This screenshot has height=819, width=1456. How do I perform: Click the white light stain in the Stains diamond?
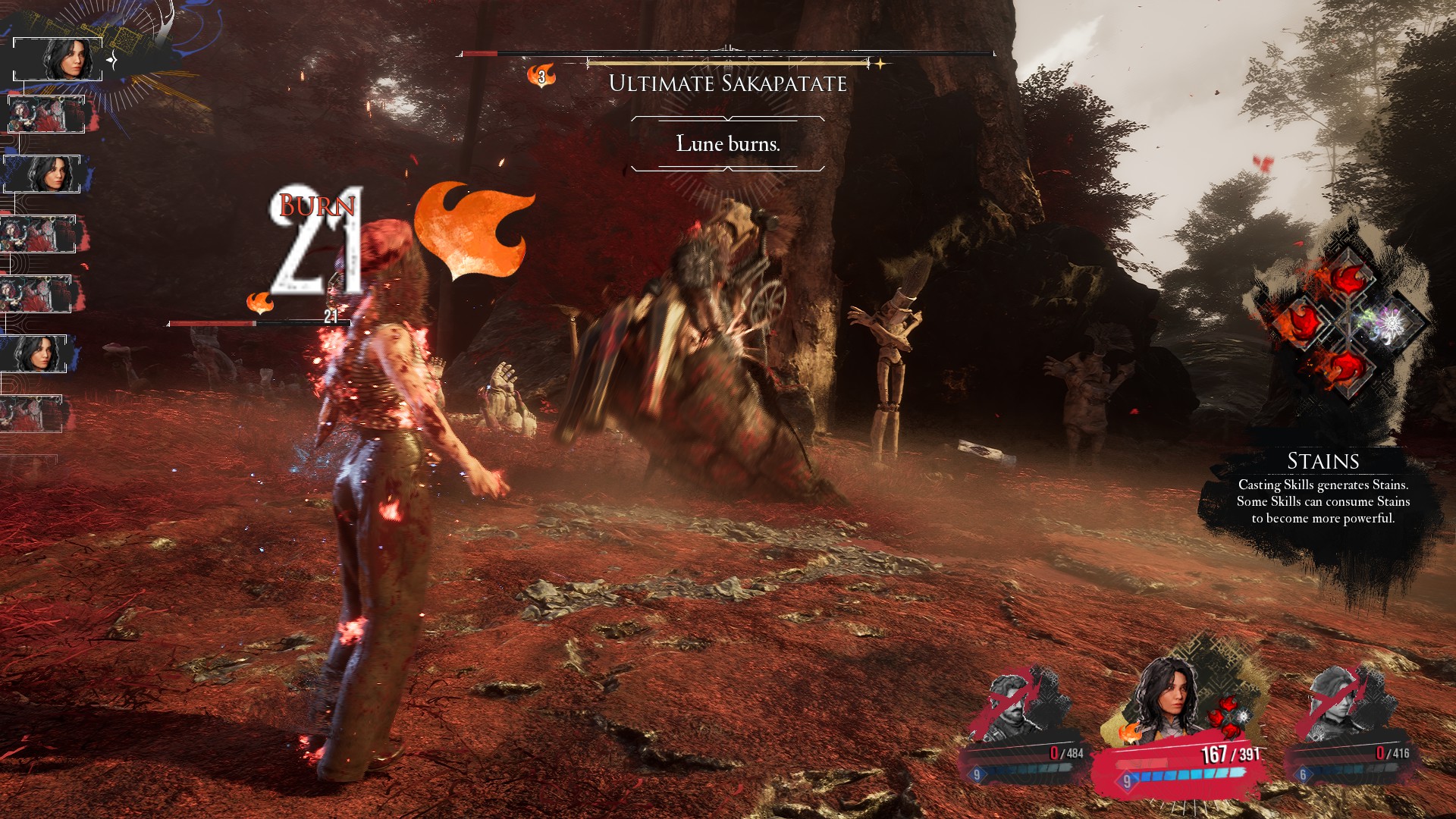(x=1391, y=324)
